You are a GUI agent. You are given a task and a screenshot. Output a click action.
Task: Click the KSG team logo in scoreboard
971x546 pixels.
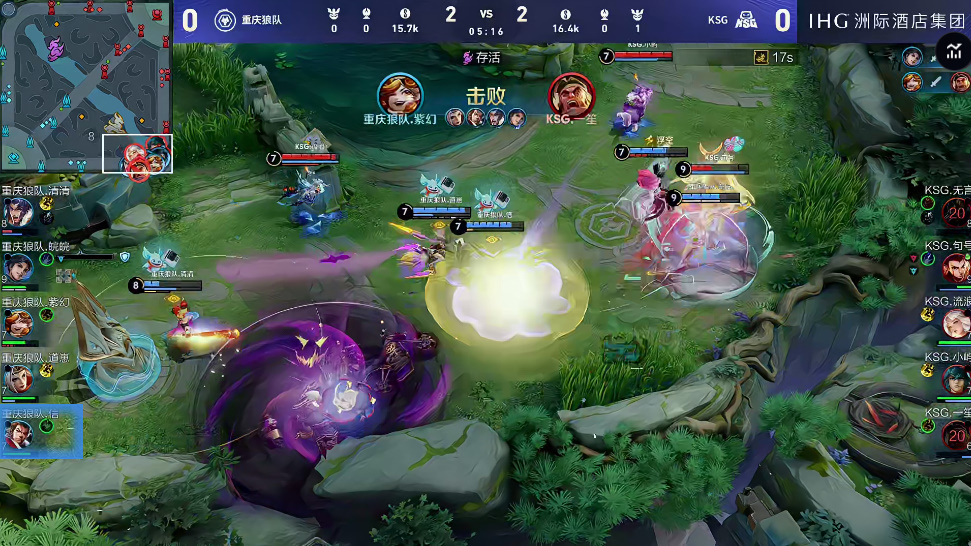pos(746,19)
